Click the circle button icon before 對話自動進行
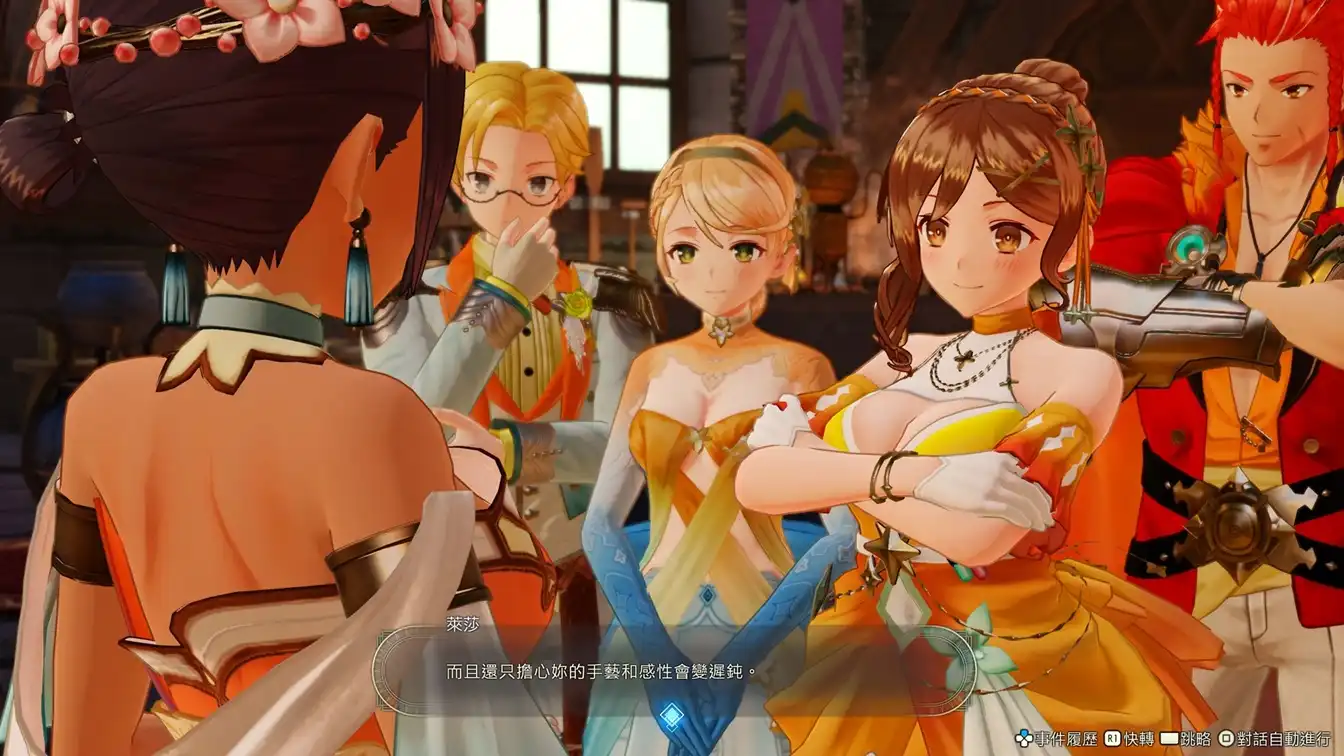Image resolution: width=1344 pixels, height=756 pixels. (1226, 738)
